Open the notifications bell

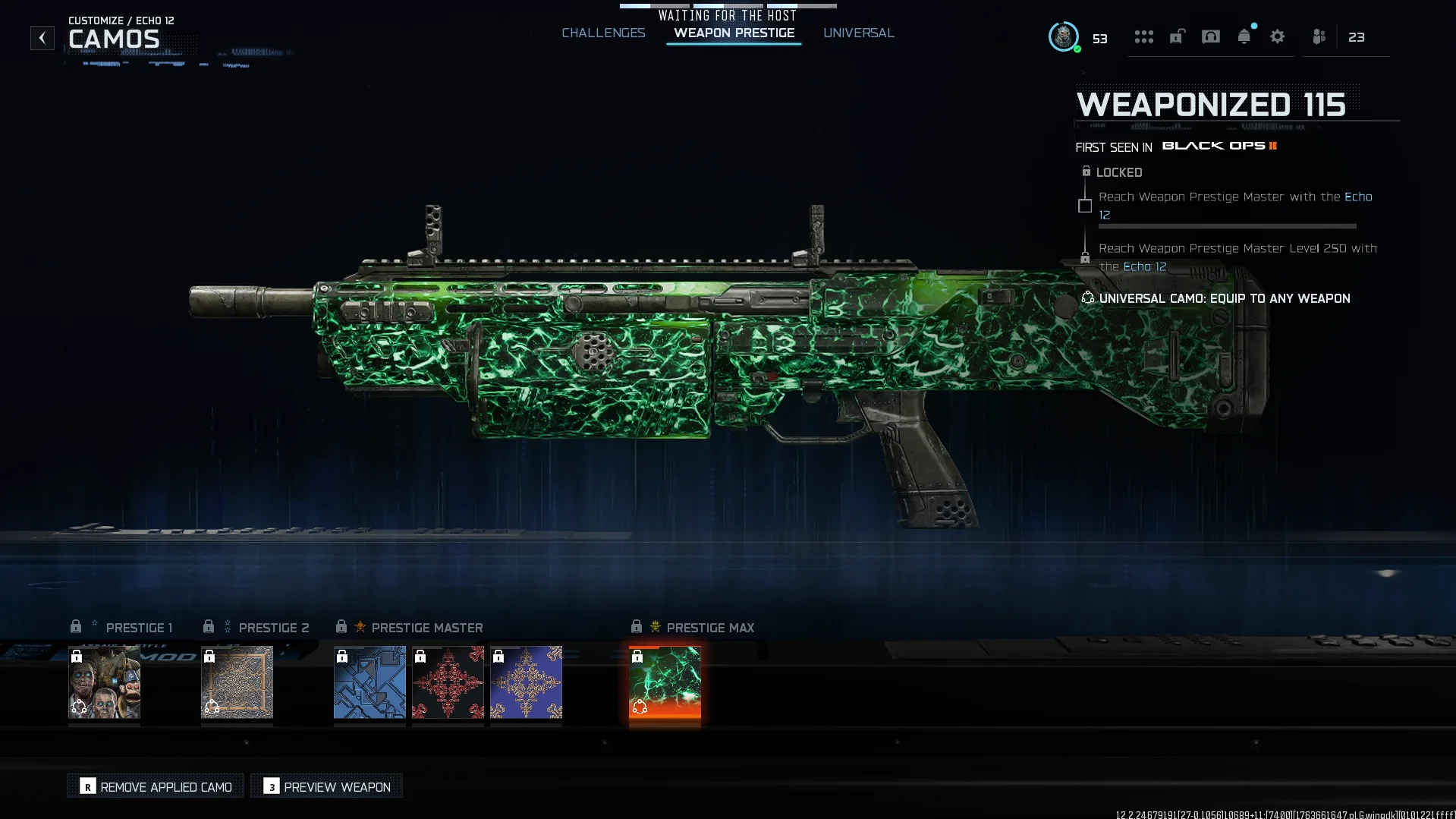[x=1244, y=37]
